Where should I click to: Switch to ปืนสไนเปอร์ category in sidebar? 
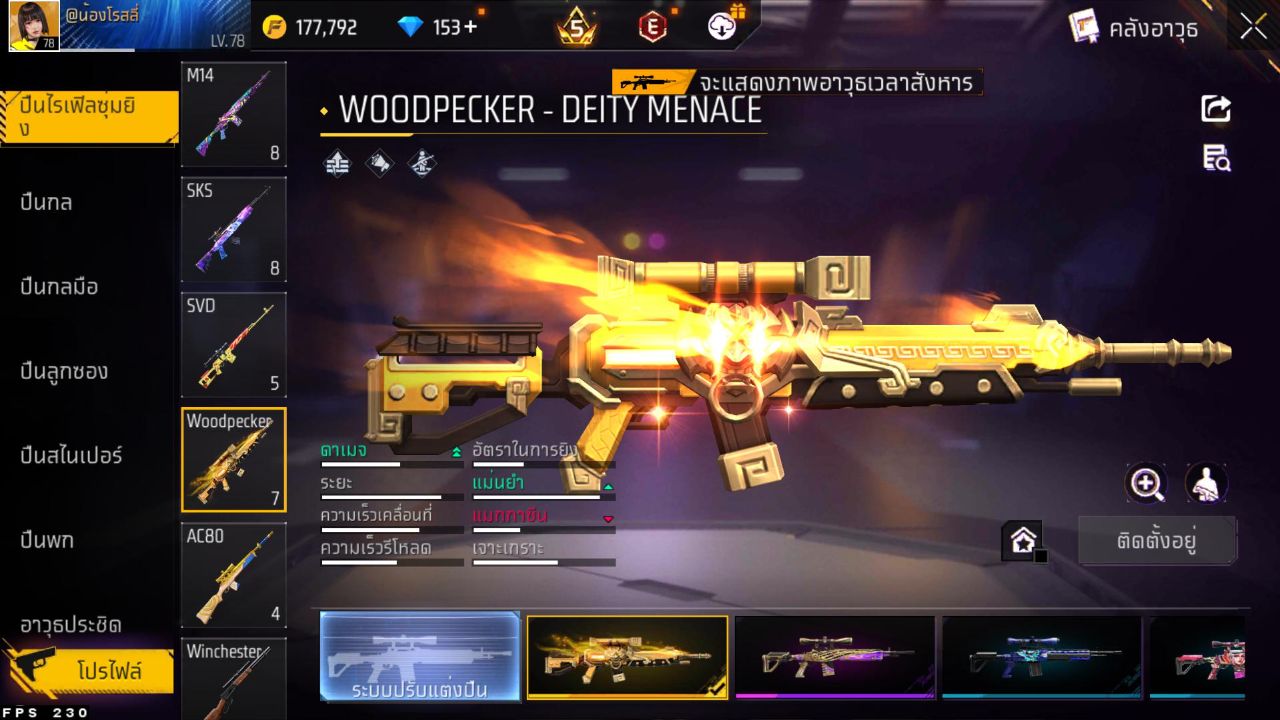pos(70,455)
